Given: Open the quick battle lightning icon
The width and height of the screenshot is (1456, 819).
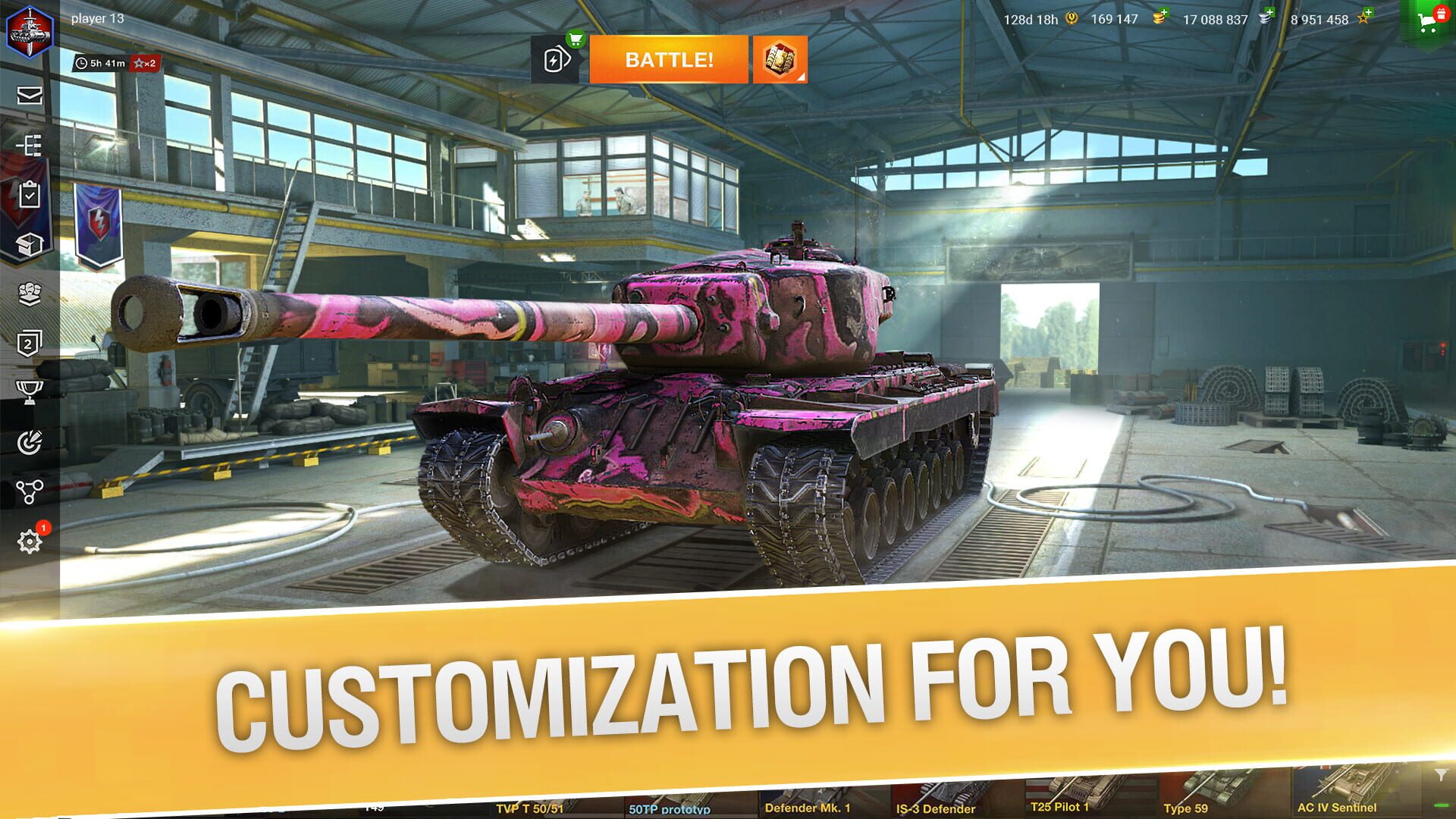Looking at the screenshot, I should coord(558,61).
